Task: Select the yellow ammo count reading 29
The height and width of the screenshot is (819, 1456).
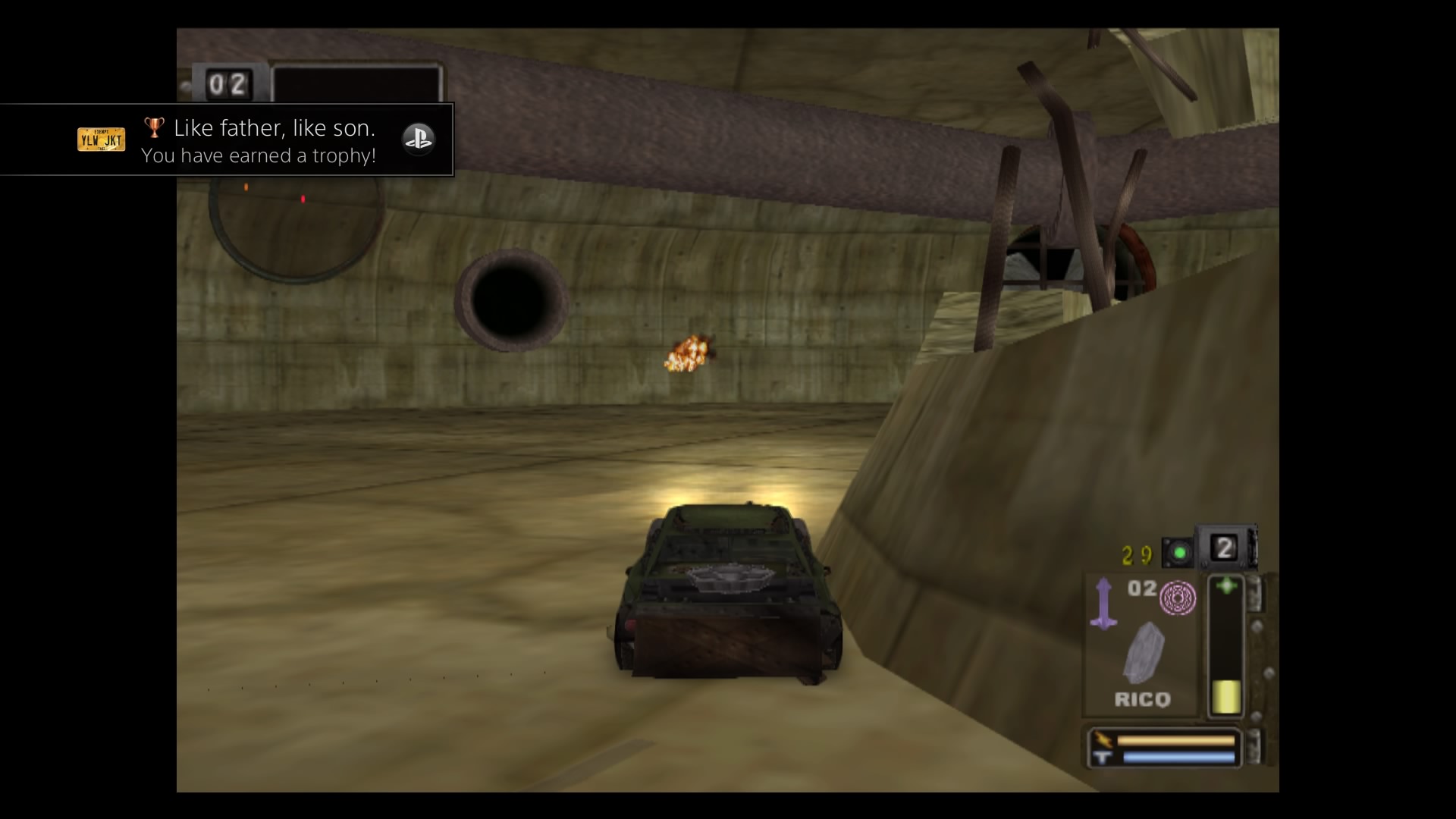Action: coord(1136,554)
